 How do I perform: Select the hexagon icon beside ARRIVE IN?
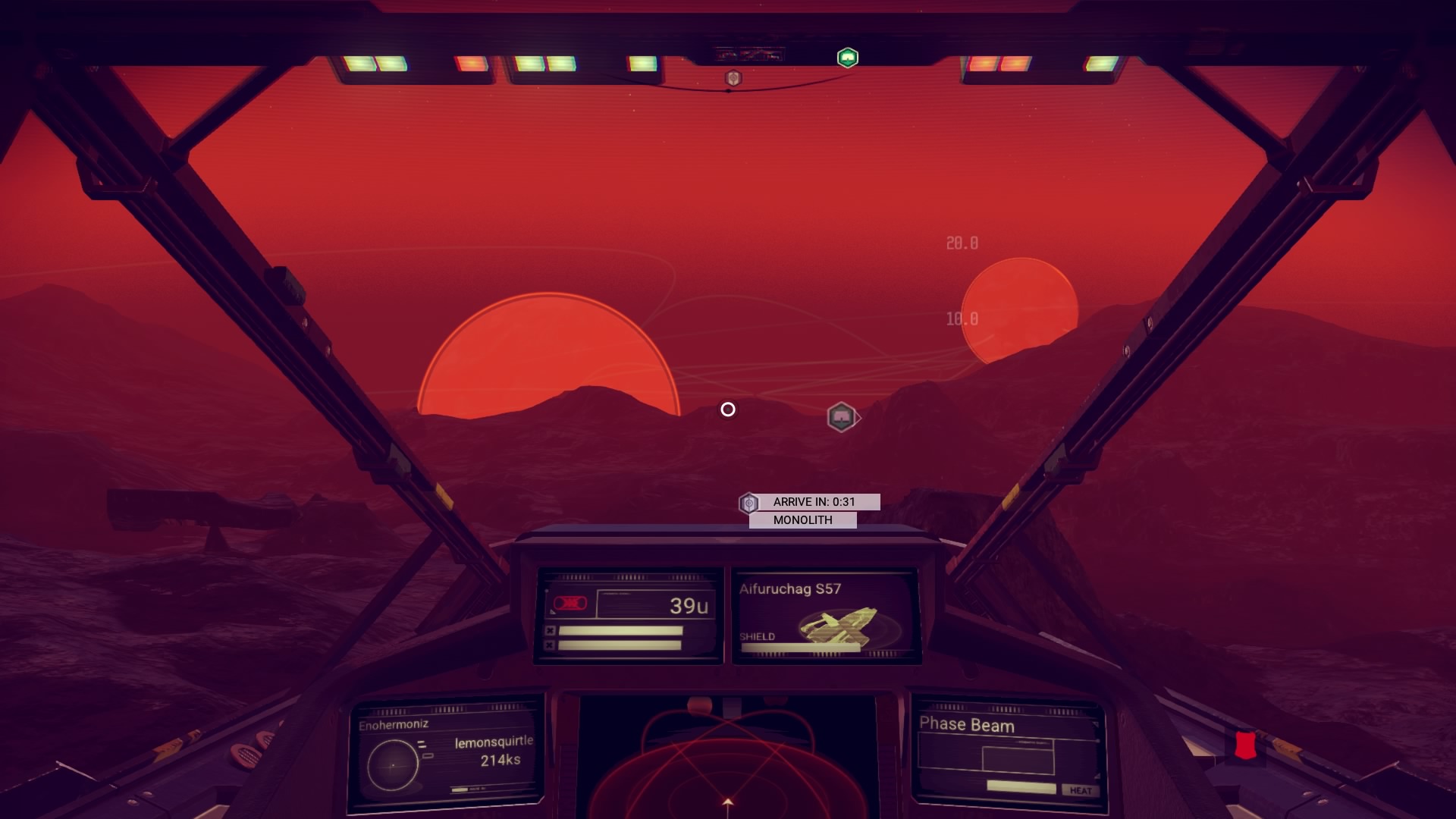click(748, 503)
